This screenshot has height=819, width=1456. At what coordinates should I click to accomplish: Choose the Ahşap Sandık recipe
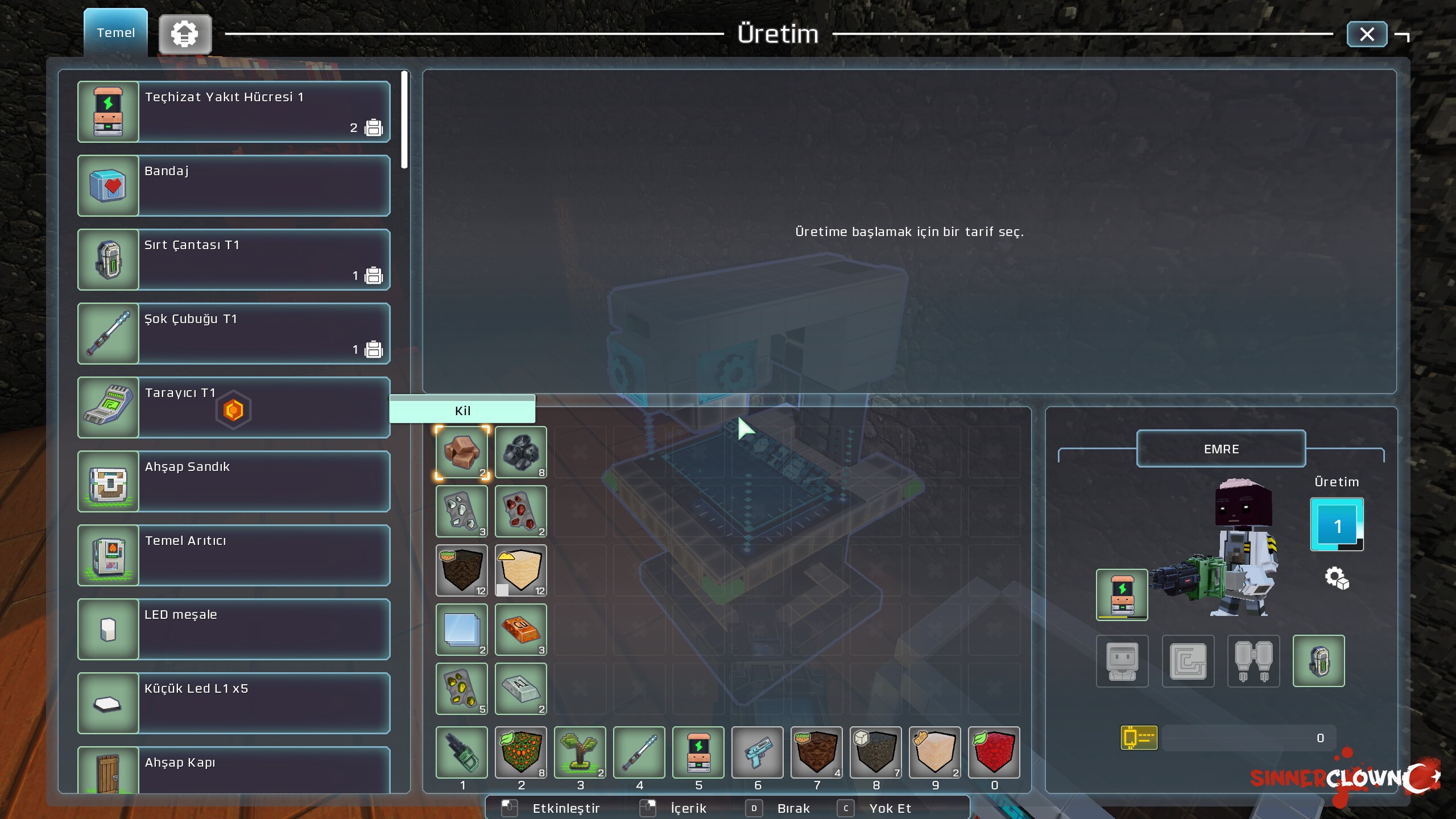(x=234, y=481)
